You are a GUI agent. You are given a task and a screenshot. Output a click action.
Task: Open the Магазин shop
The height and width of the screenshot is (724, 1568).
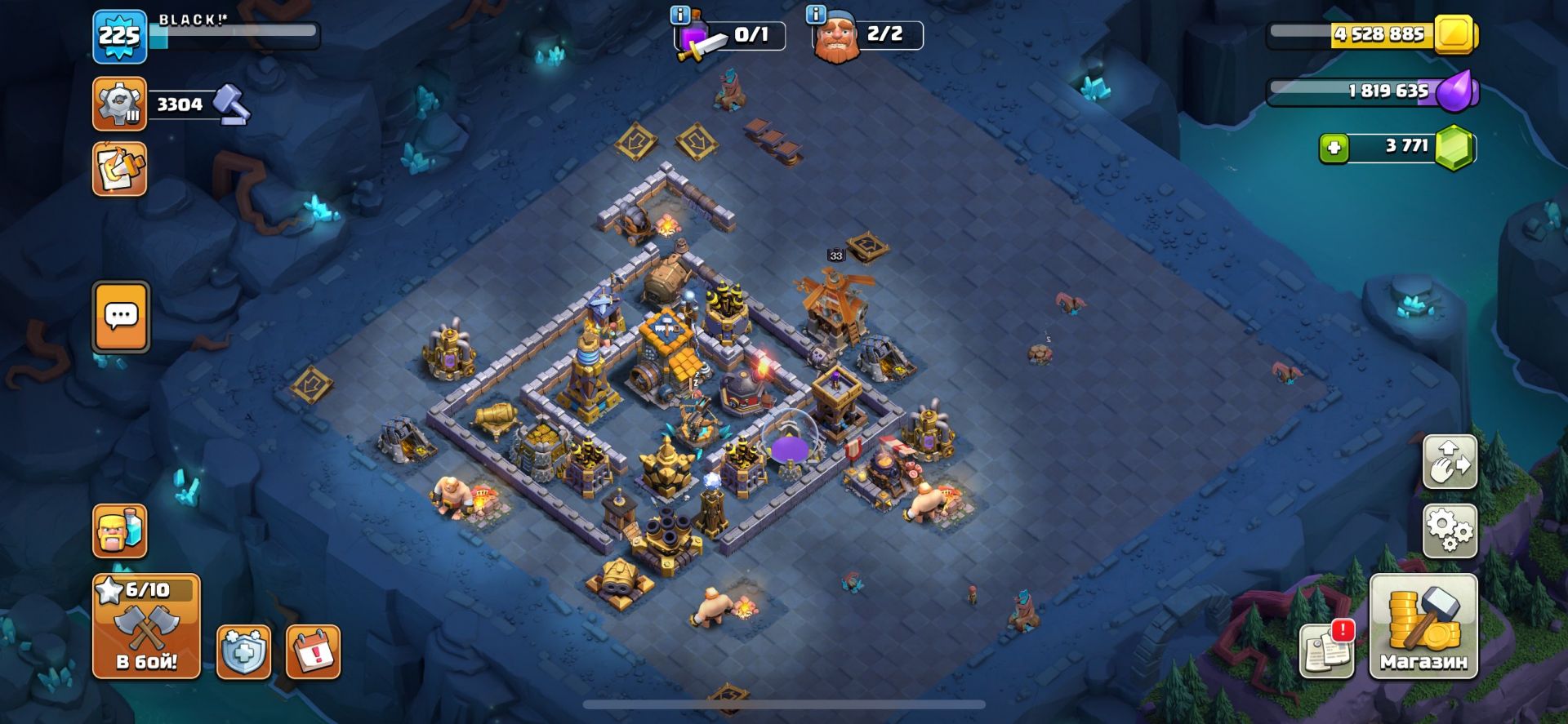pyautogui.click(x=1423, y=626)
